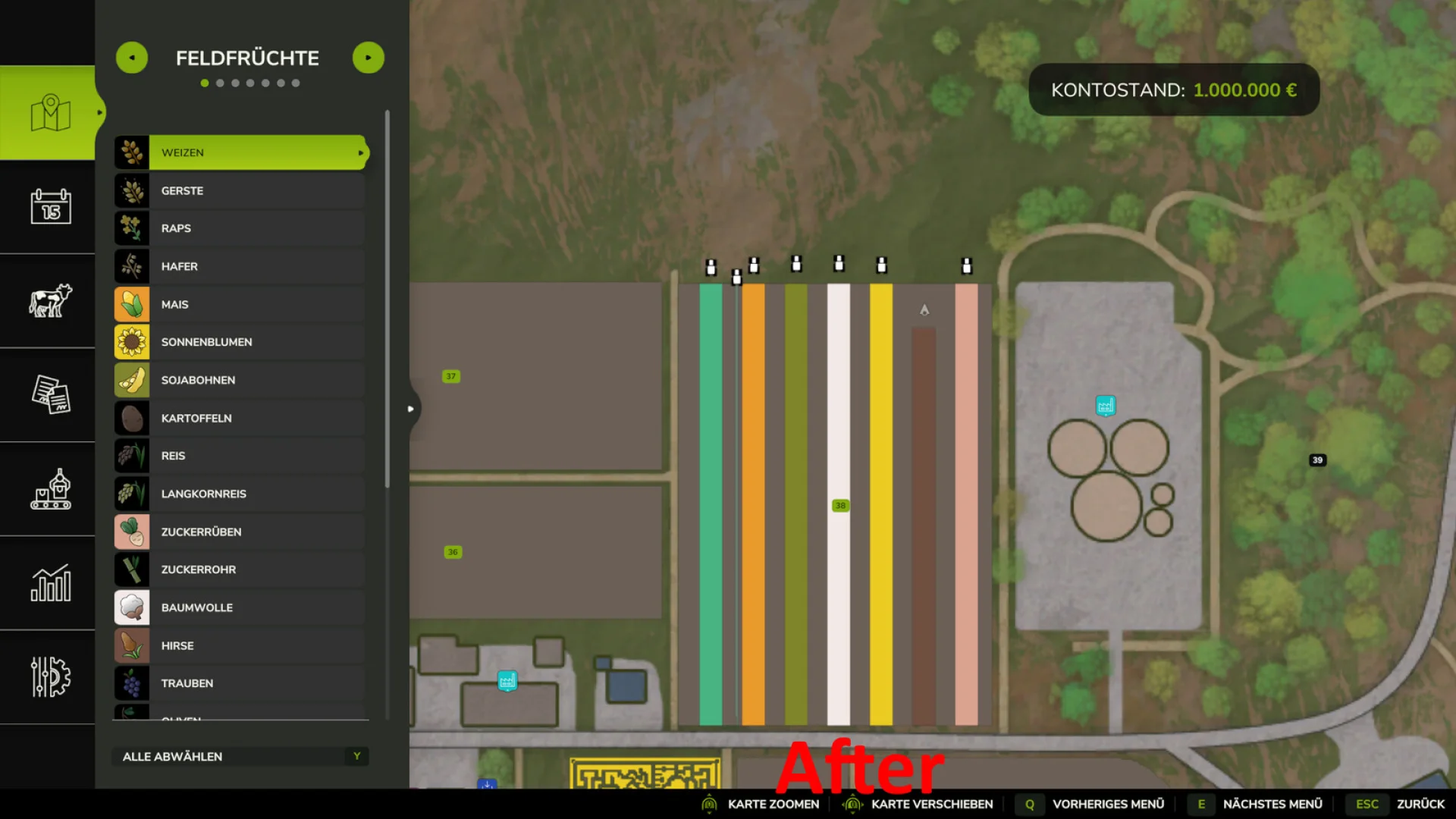
Task: Open the statistics chart icon
Action: click(49, 585)
